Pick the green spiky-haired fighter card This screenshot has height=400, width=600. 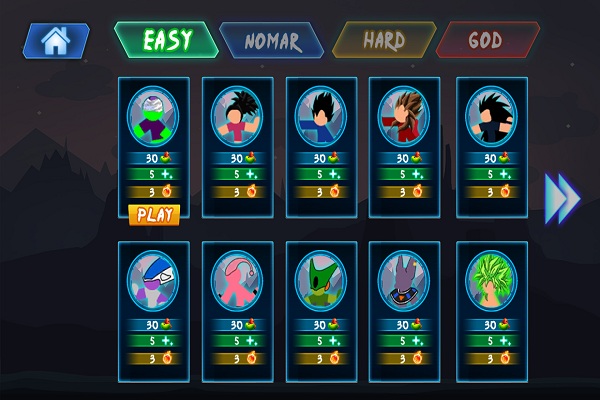coord(490,280)
